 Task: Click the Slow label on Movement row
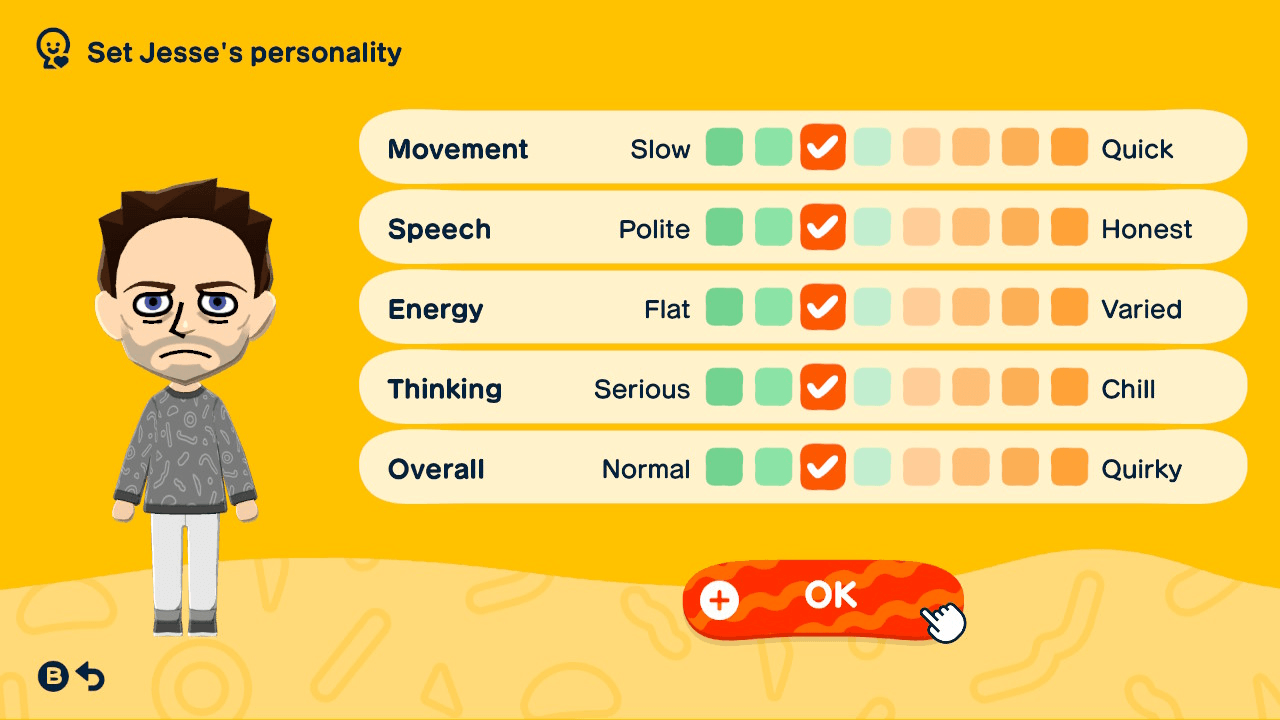[x=661, y=147]
